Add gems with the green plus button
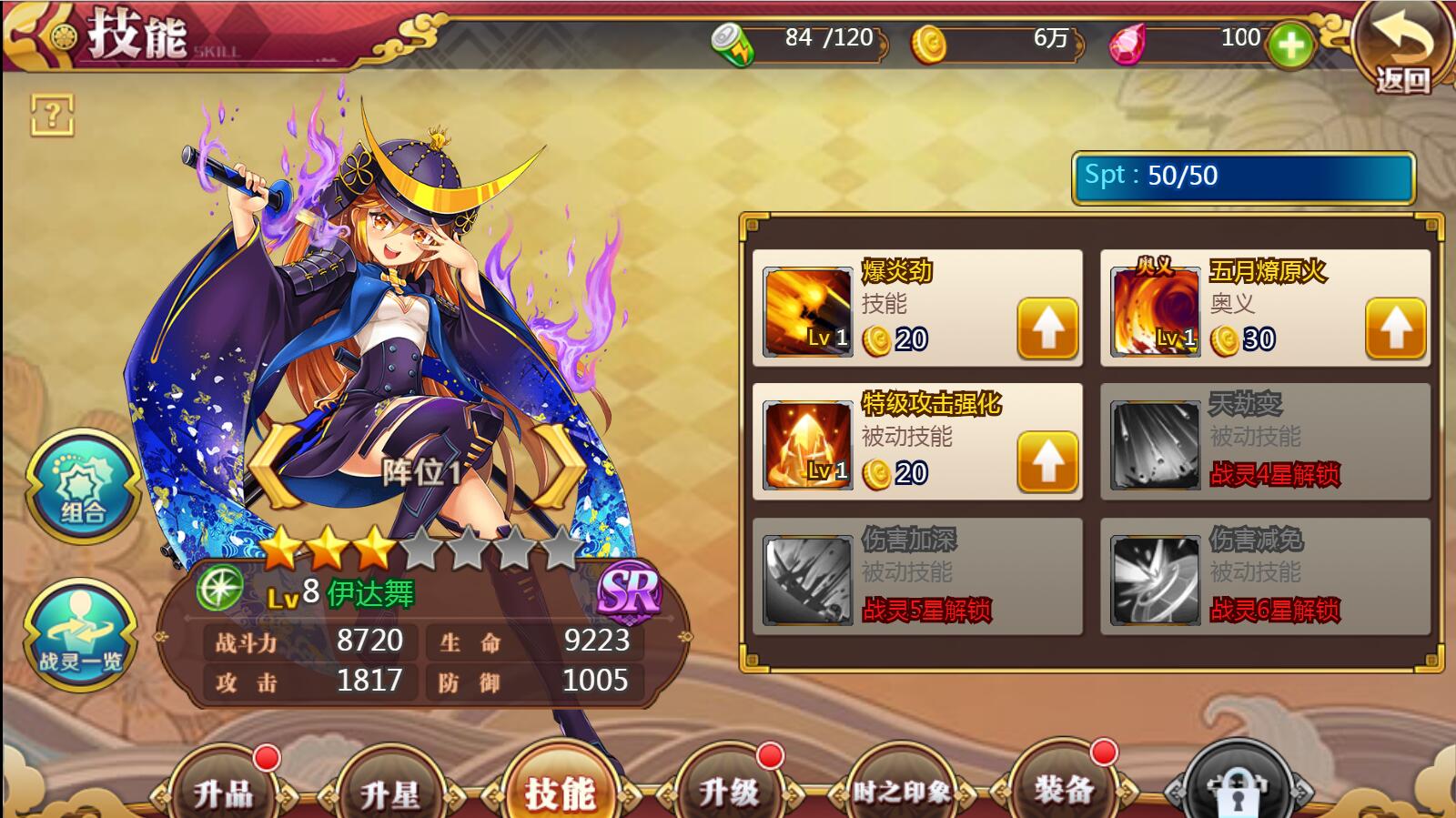This screenshot has width=1456, height=818. [x=1290, y=45]
